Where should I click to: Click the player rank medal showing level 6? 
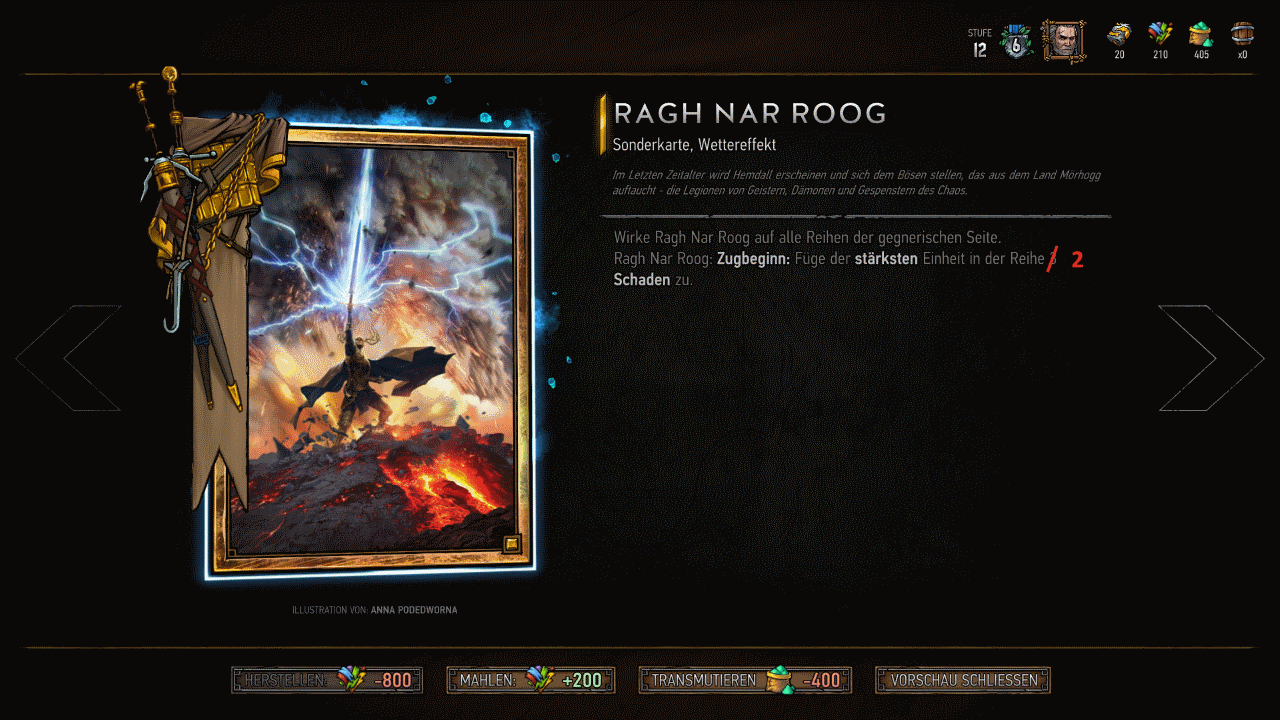(x=1015, y=40)
